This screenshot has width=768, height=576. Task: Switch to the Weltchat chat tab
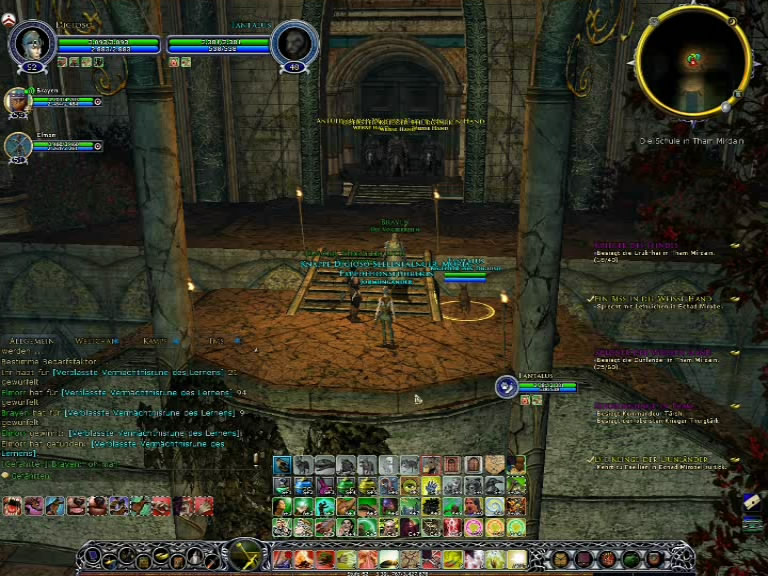tap(97, 341)
